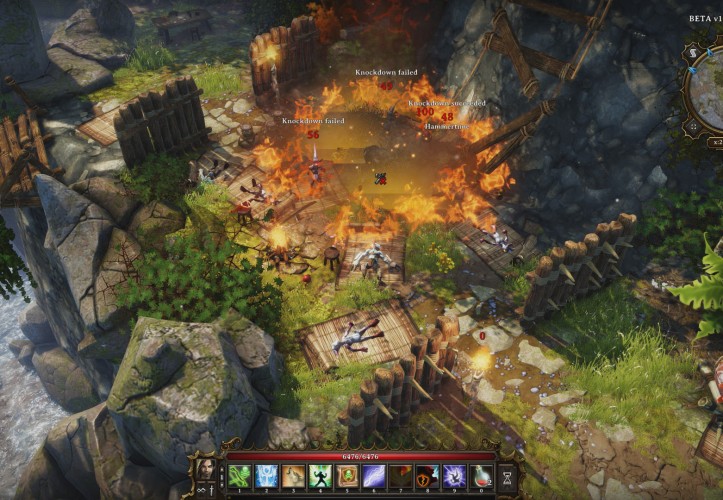723x500 pixels.
Task: Activate the howling wolf skill
Action: pos(292,476)
